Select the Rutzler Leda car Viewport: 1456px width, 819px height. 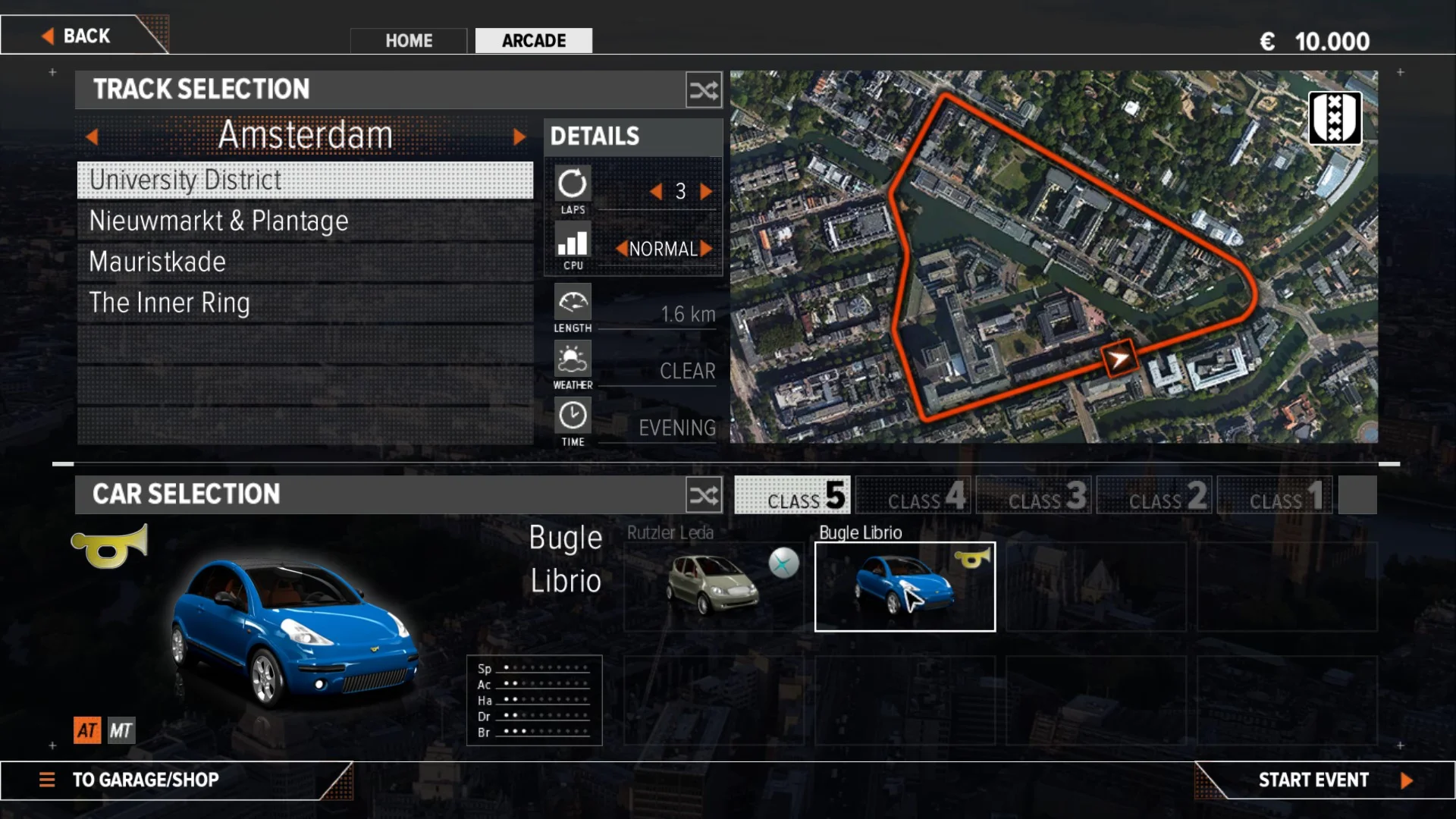pos(713,585)
